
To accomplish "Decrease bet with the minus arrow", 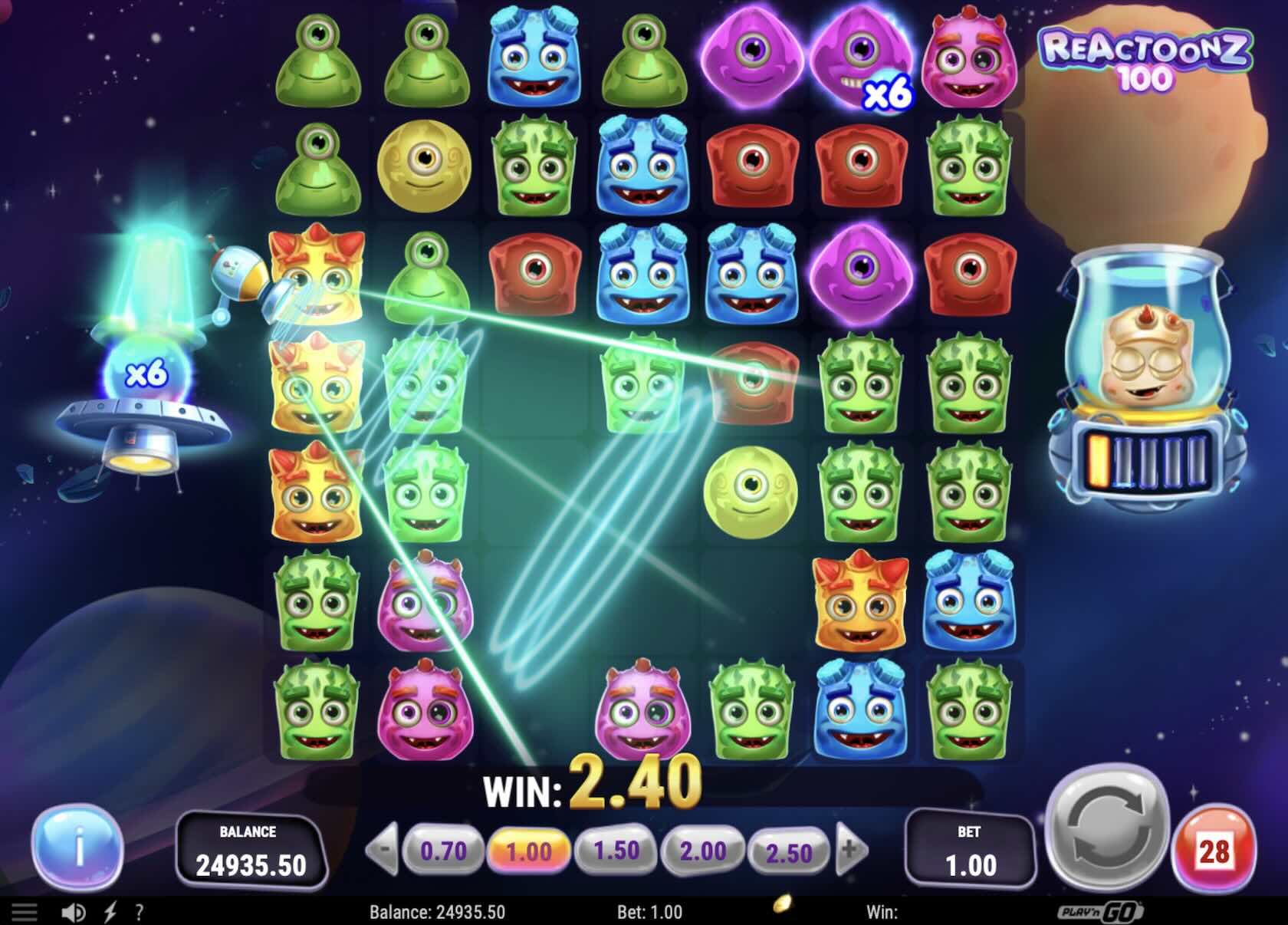I will (x=383, y=850).
